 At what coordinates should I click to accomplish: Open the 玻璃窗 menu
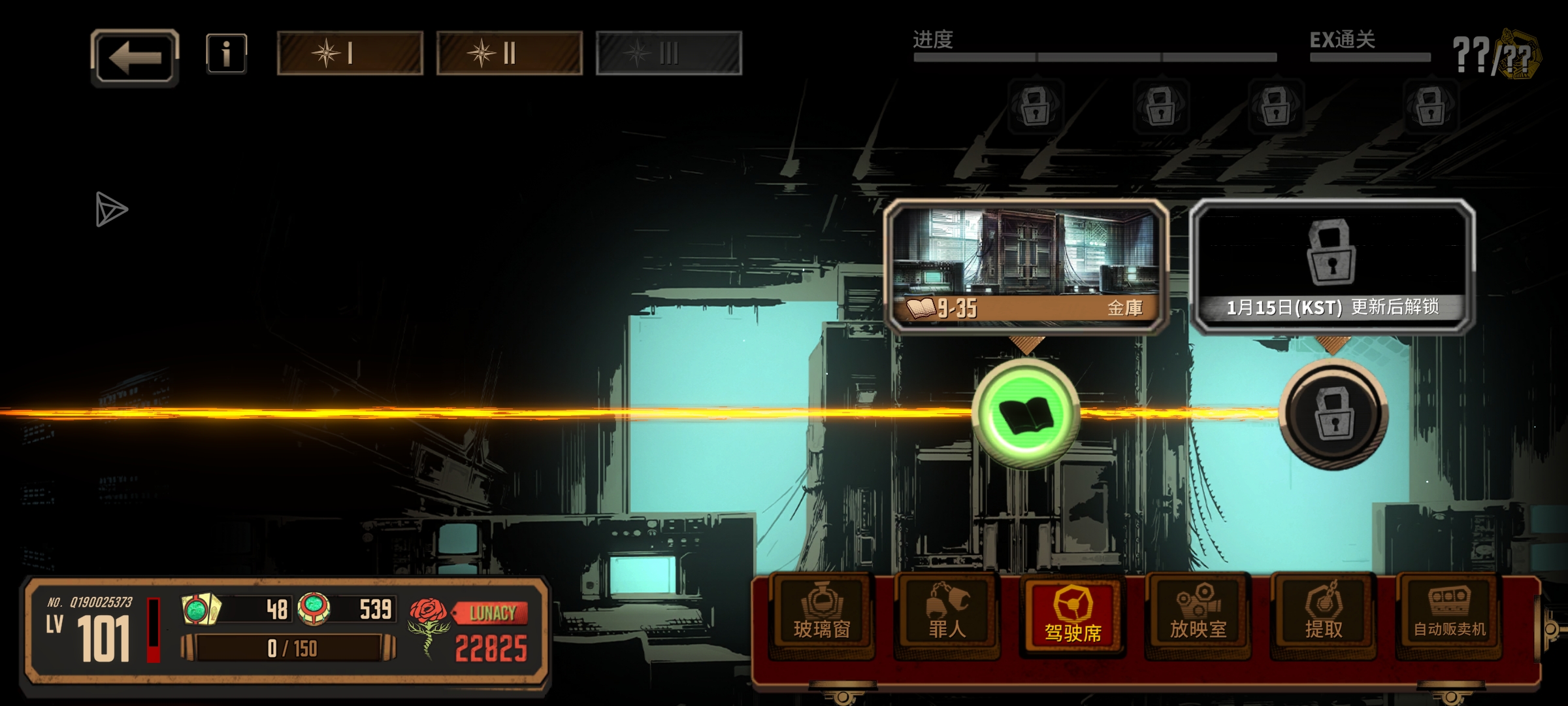(822, 615)
